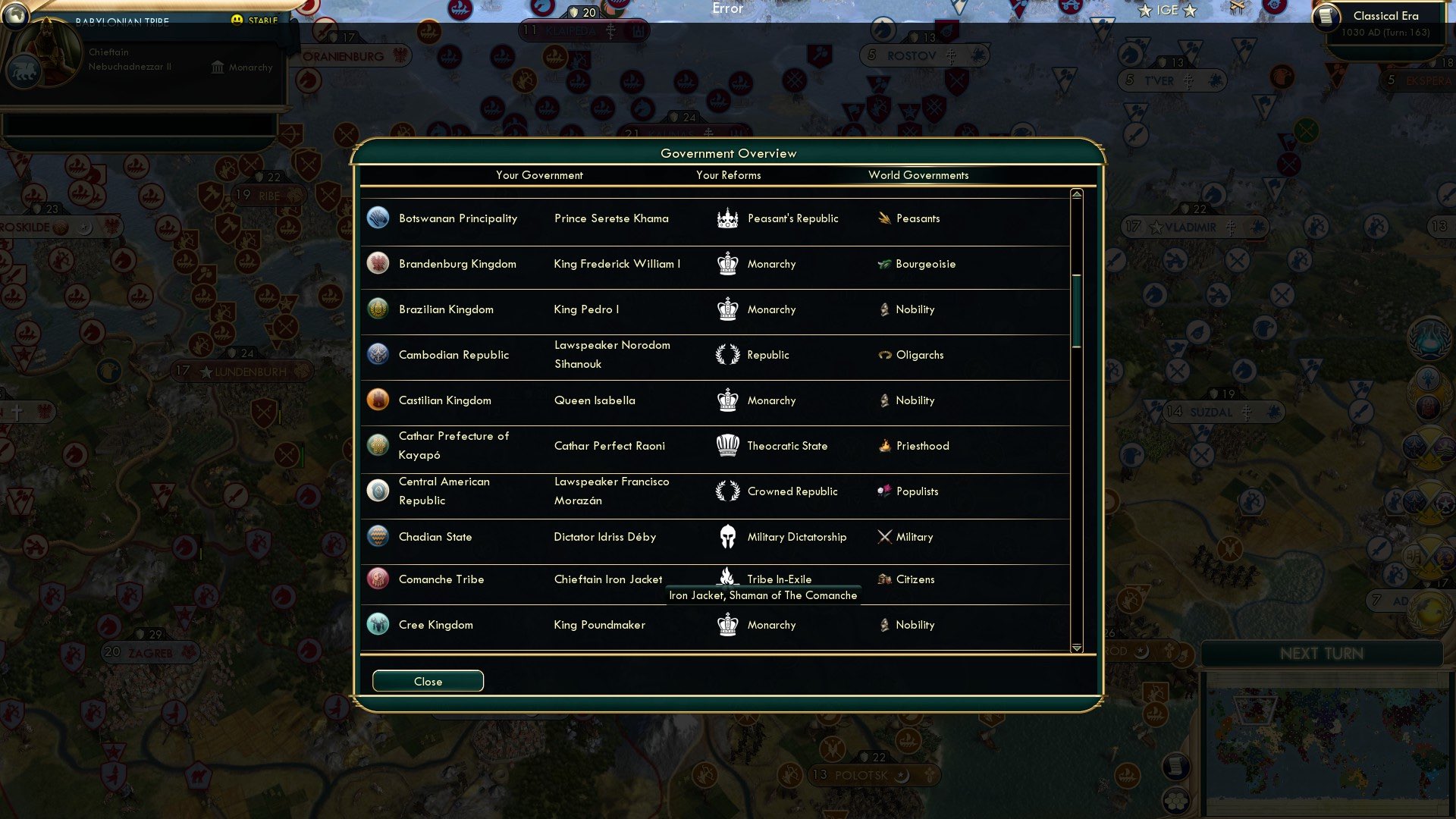Click the scrollbar up arrow in the government list

(x=1075, y=194)
